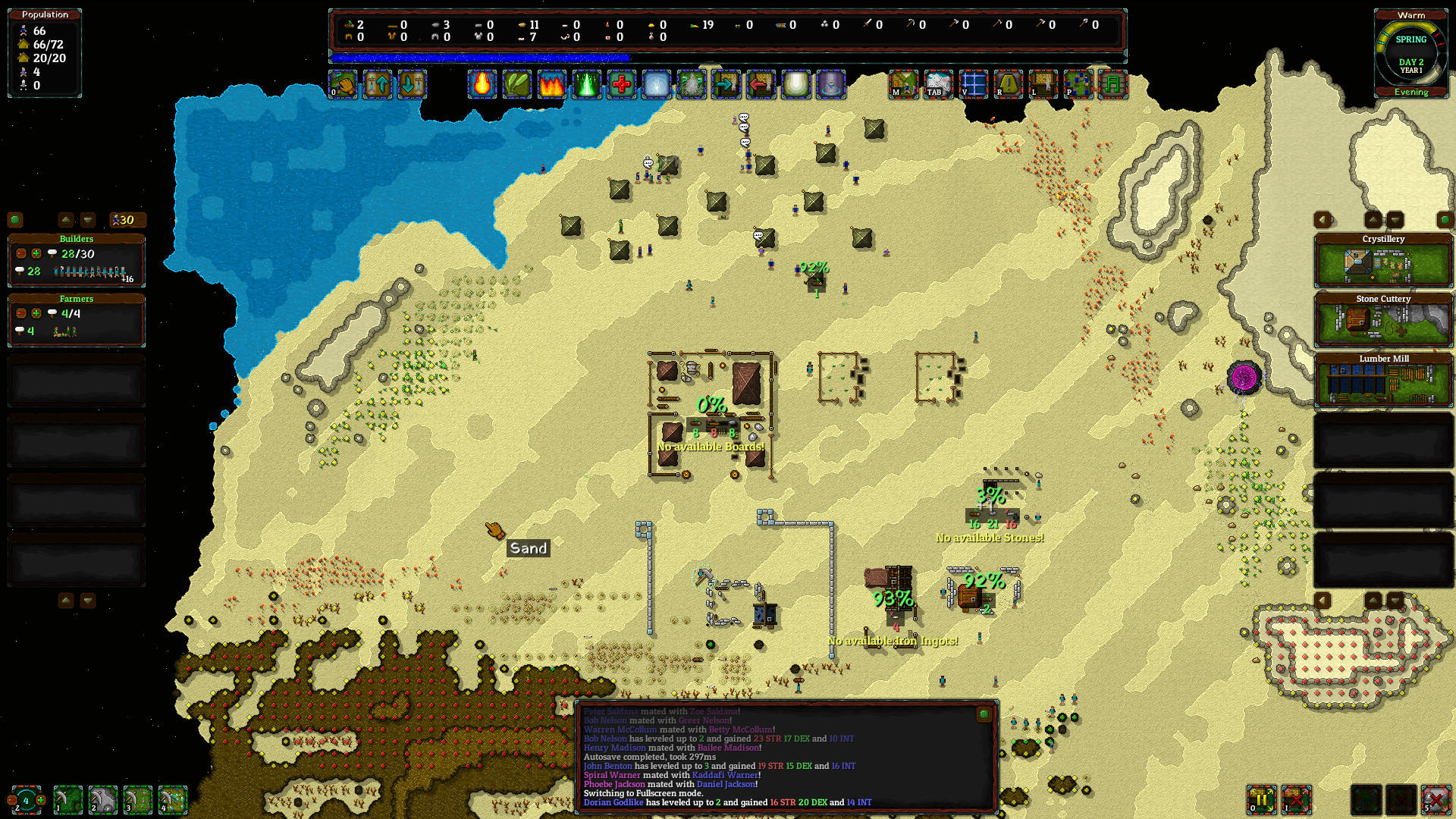Select the Lumber Mill building entry
1456x819 pixels.
click(x=1383, y=379)
